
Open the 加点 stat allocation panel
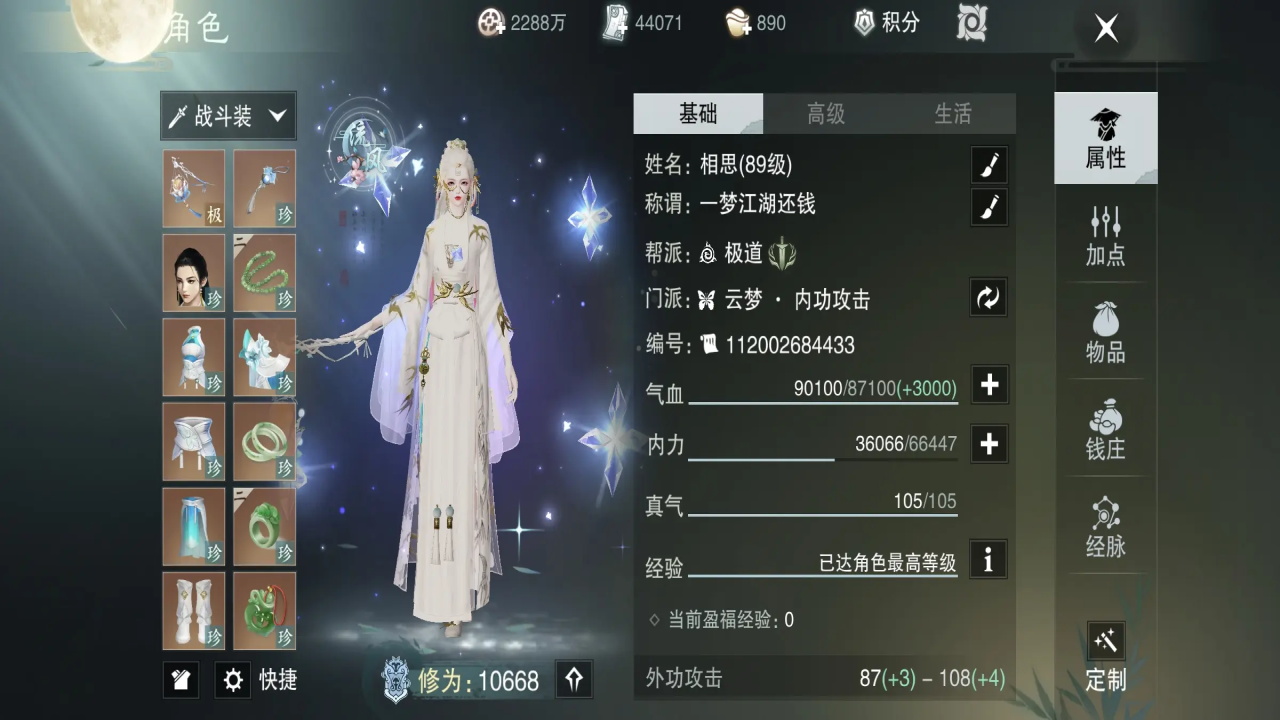(1105, 238)
